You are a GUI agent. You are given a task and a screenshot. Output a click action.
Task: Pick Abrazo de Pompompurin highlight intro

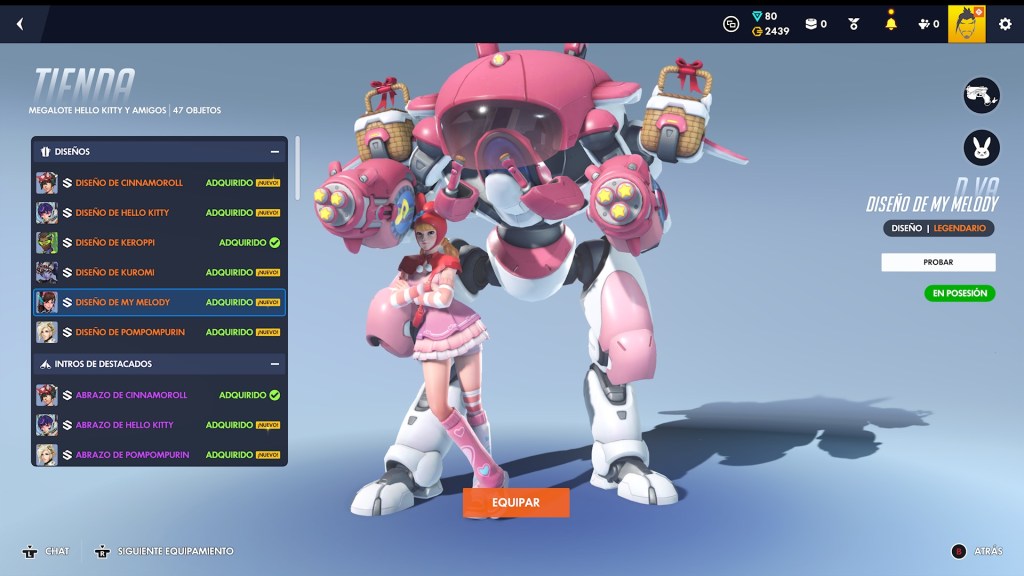[x=159, y=455]
